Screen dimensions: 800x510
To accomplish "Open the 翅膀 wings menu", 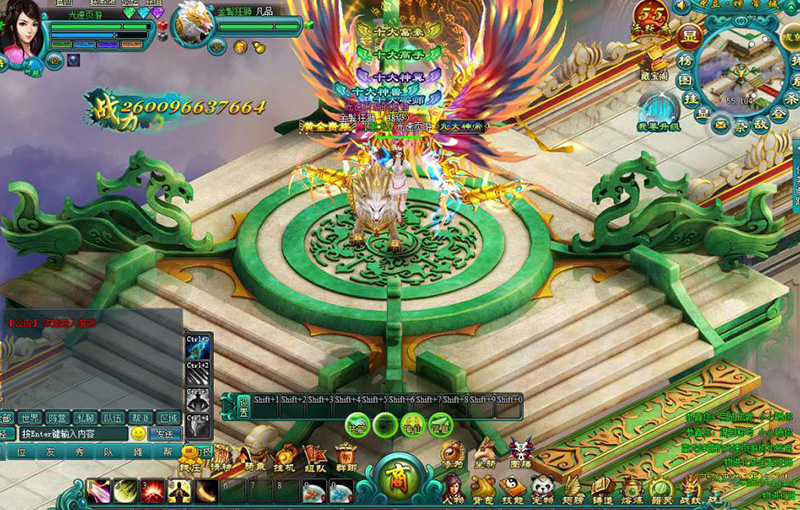I will [x=571, y=489].
